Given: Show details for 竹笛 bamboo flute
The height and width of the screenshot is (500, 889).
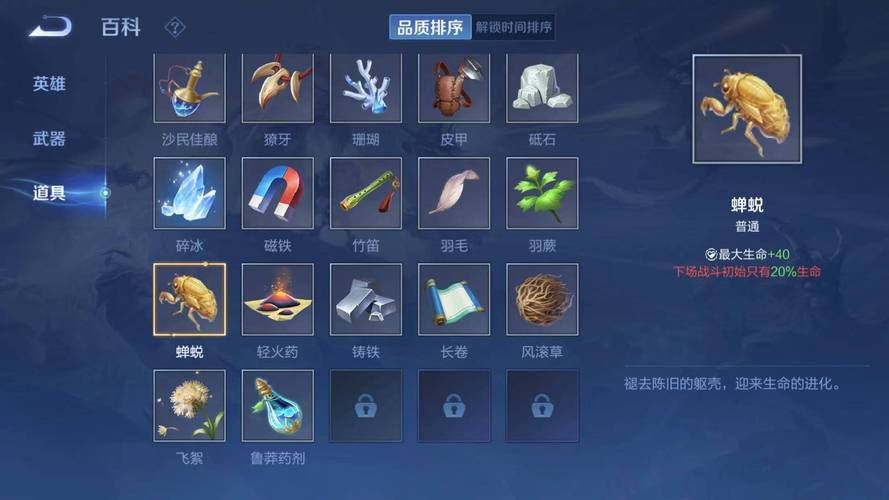Looking at the screenshot, I should [366, 193].
